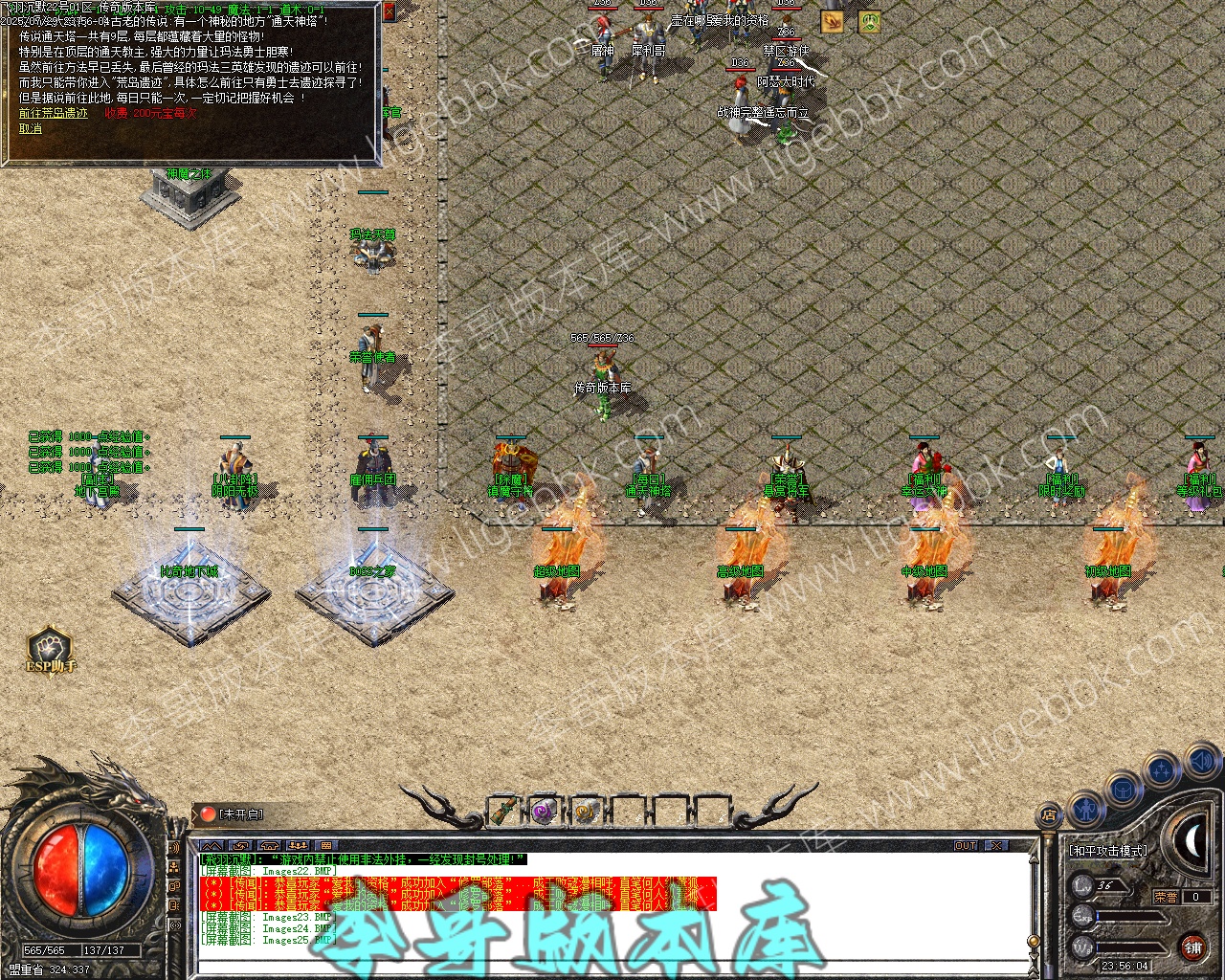
Task: Click the small 店 store button
Action: (1049, 816)
